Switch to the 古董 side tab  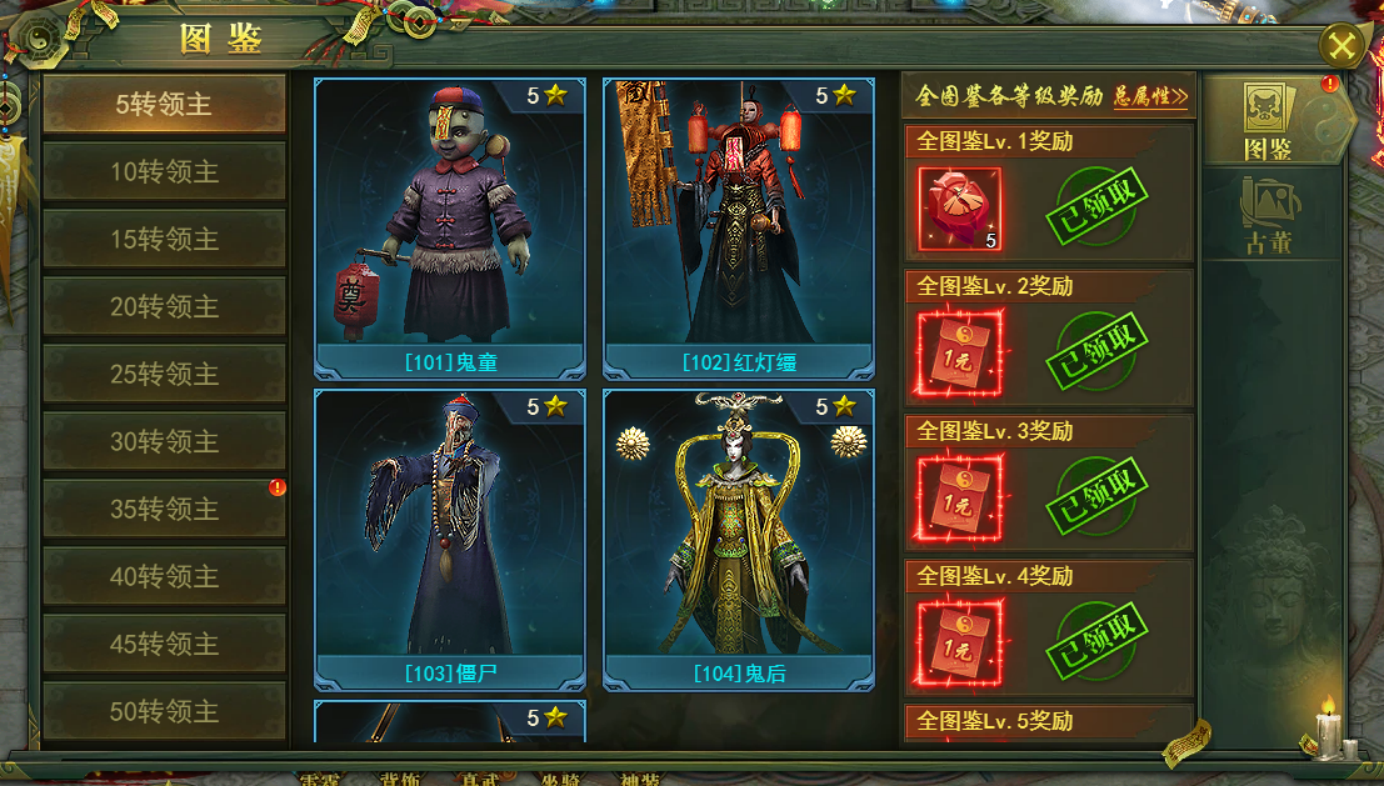1268,215
